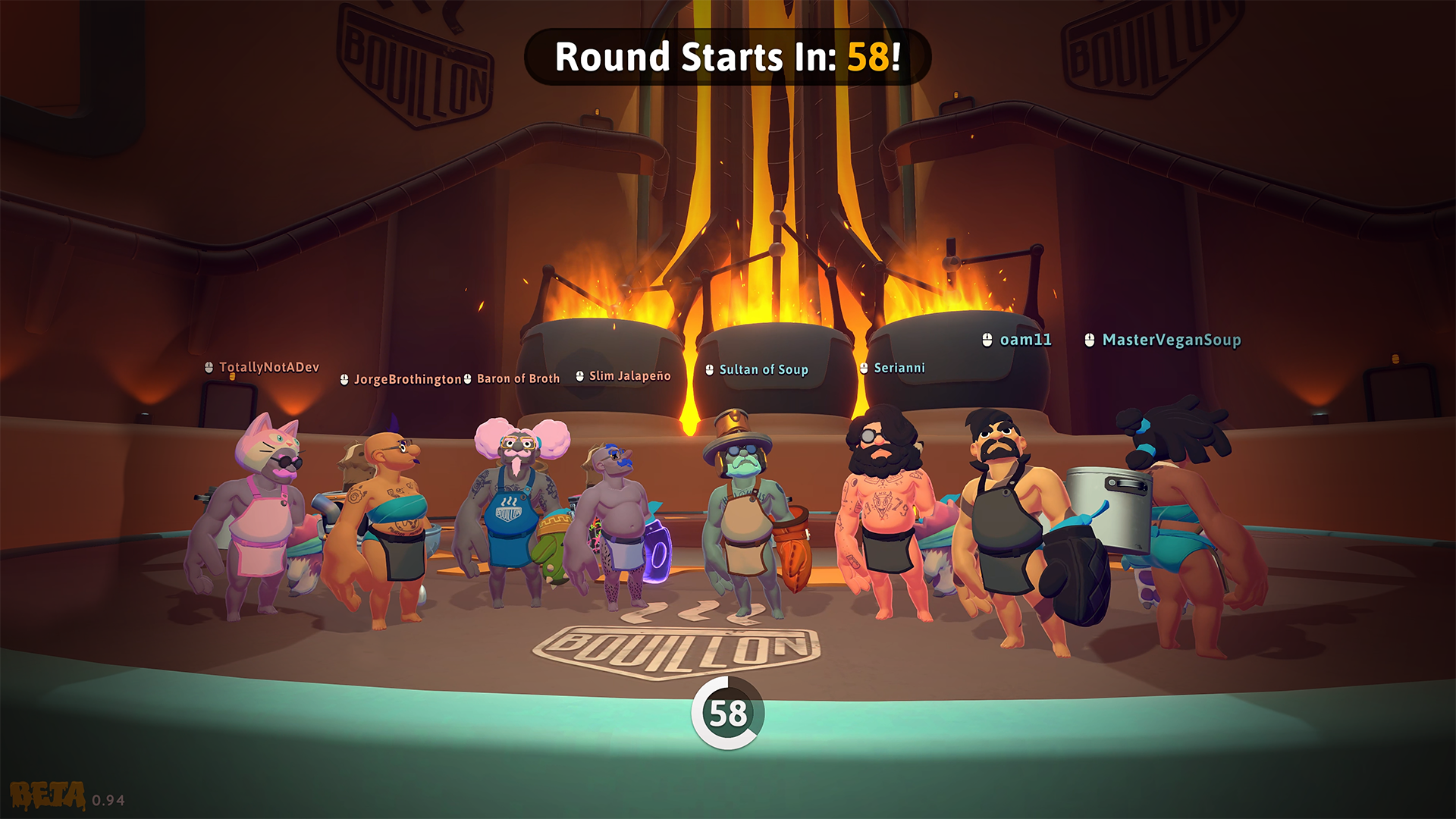
Task: Click the mouse icon beside Serianni
Action: (x=863, y=368)
